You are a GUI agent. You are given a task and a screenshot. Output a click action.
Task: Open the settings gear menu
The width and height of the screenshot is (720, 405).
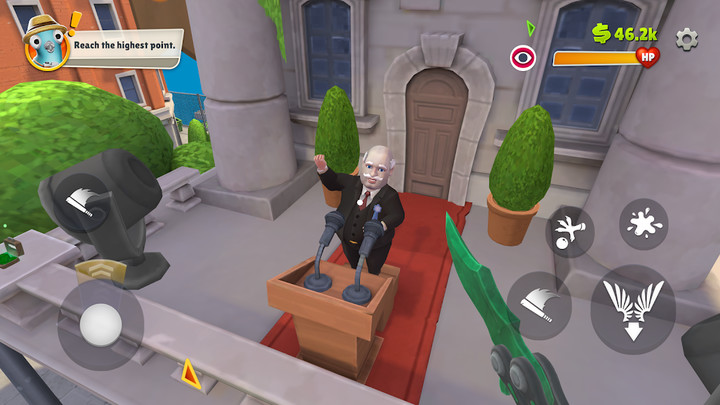[x=686, y=38]
